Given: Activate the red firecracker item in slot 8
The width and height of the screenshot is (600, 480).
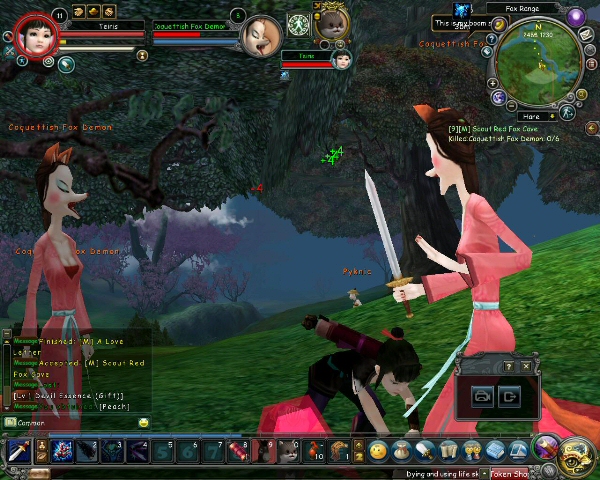Looking at the screenshot, I should pos(238,451).
